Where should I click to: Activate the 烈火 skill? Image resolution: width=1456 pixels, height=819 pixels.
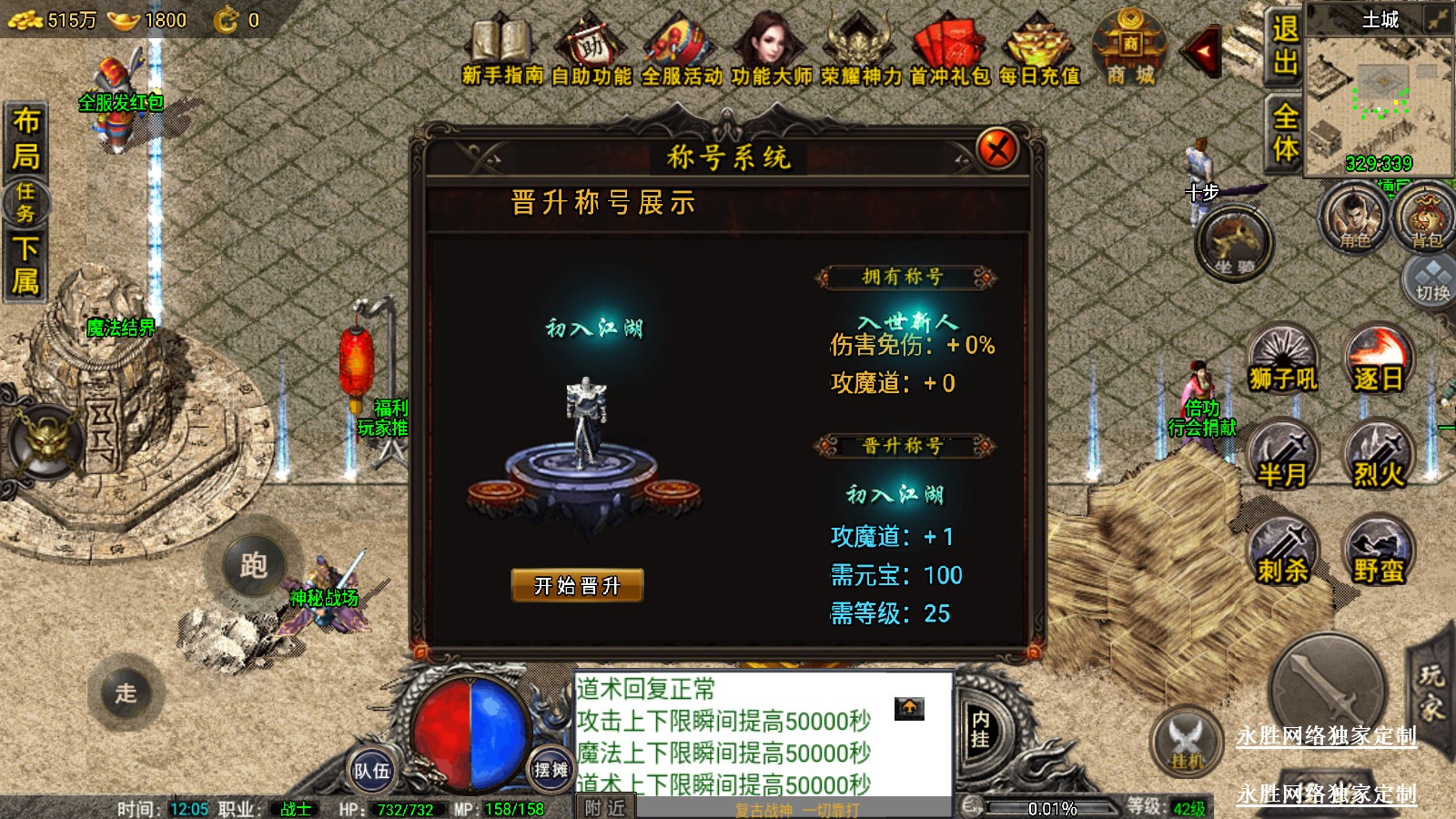click(x=1378, y=457)
